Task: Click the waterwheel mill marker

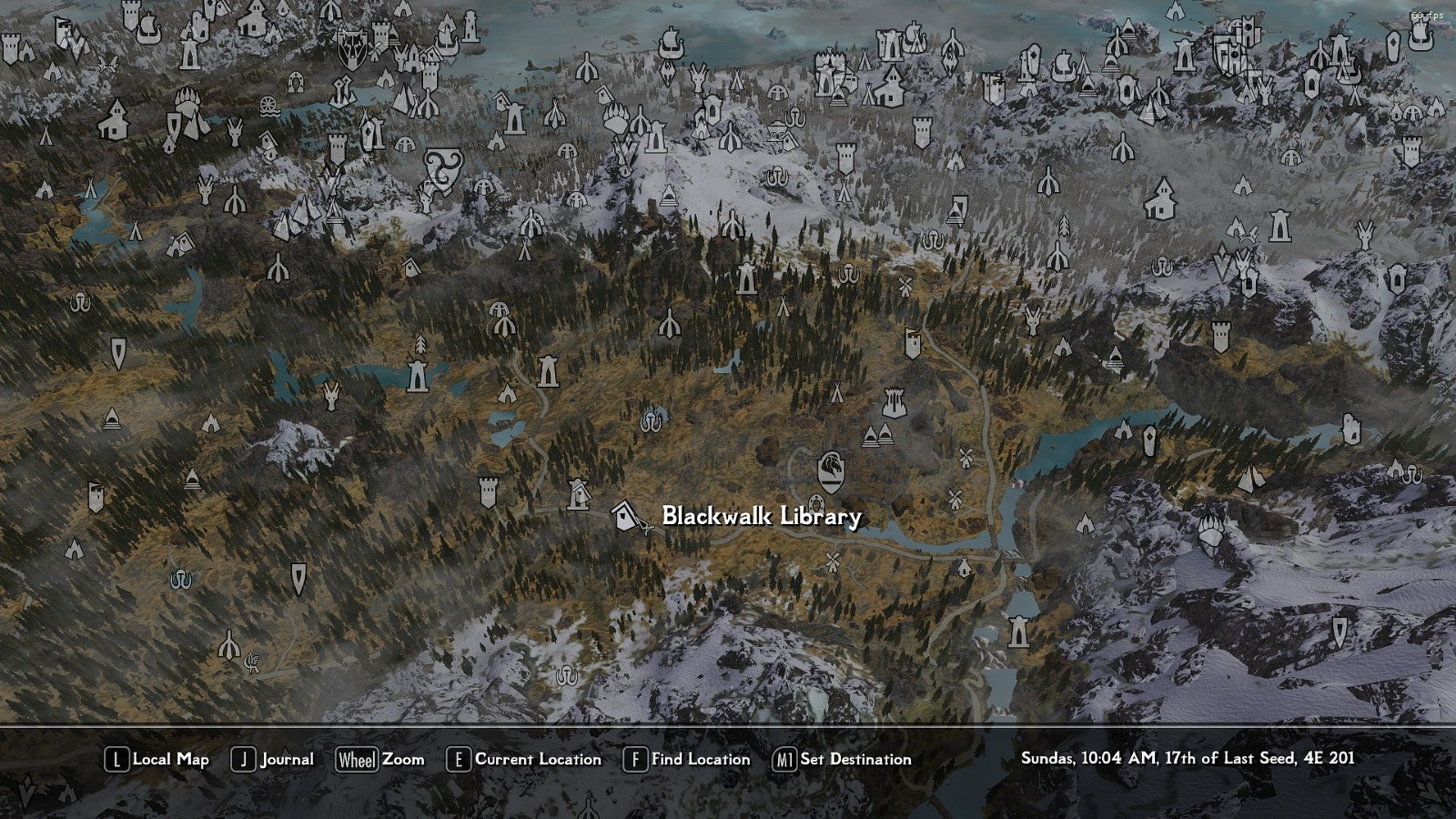Action: [x=268, y=106]
